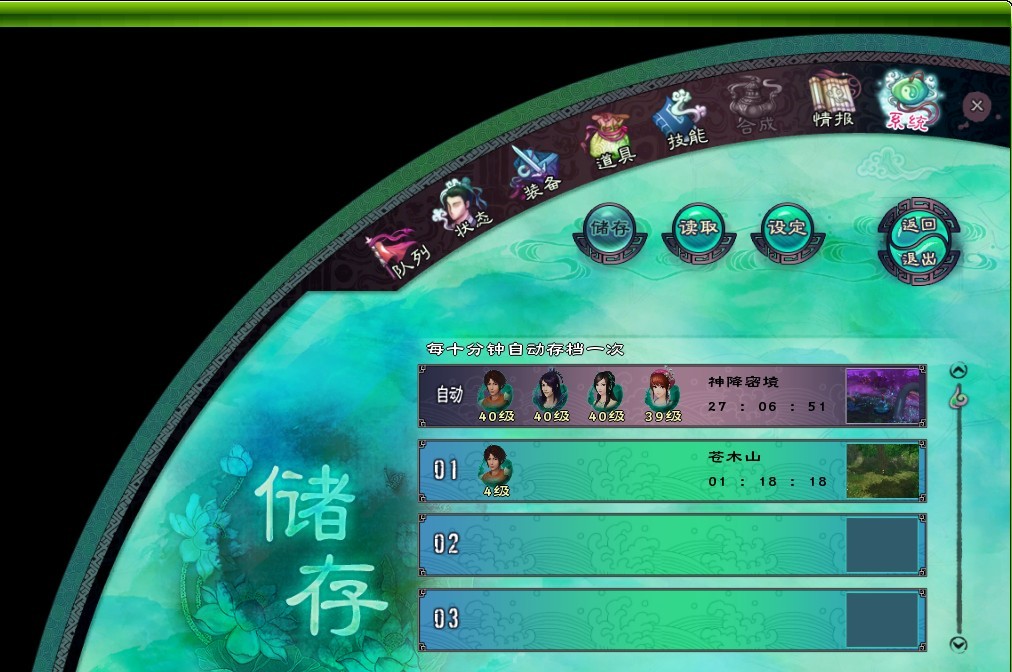The width and height of the screenshot is (1012, 672).
Task: Click the 储存 save button
Action: pyautogui.click(x=609, y=230)
